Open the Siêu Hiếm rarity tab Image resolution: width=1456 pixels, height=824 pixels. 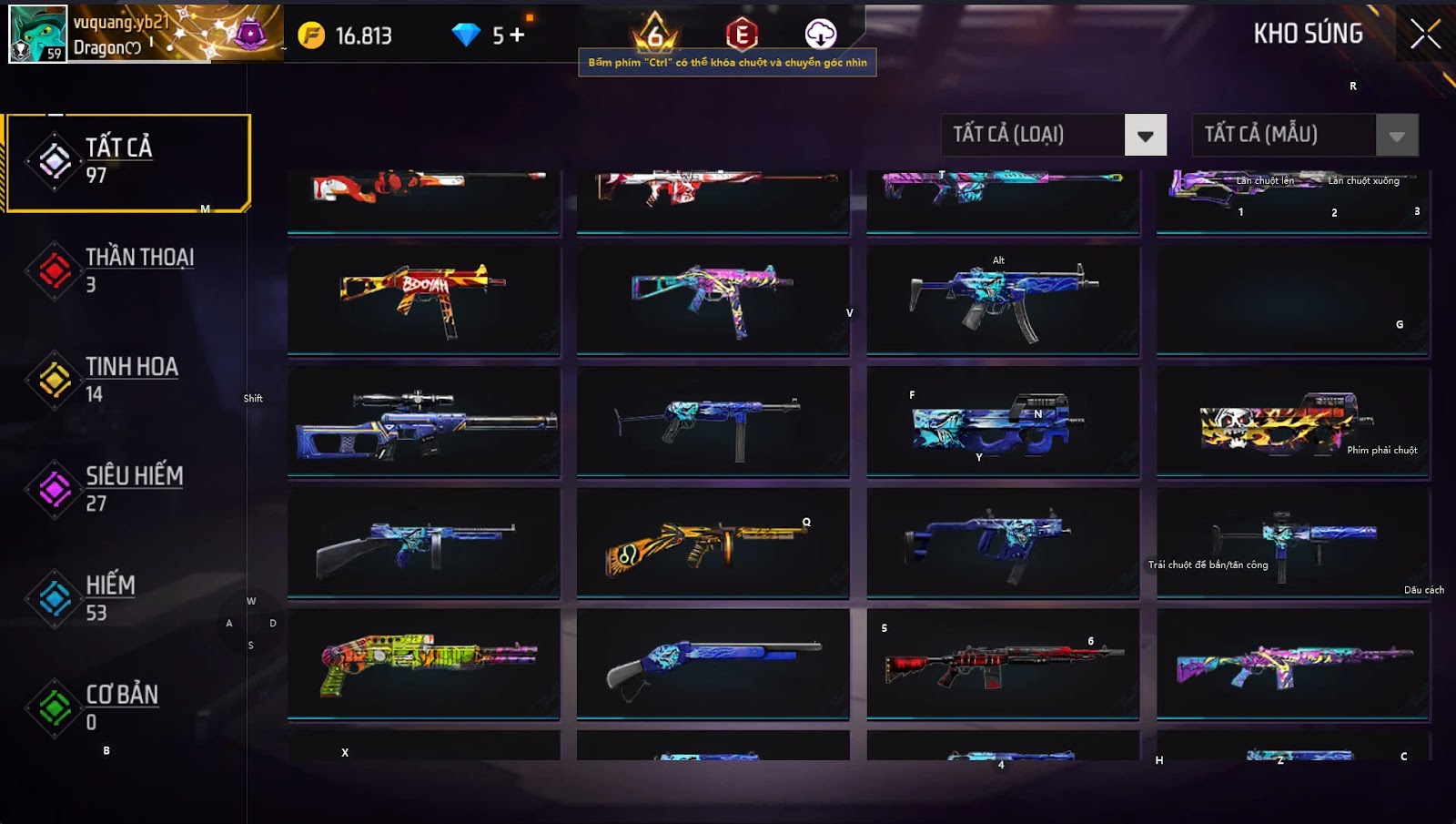click(128, 489)
